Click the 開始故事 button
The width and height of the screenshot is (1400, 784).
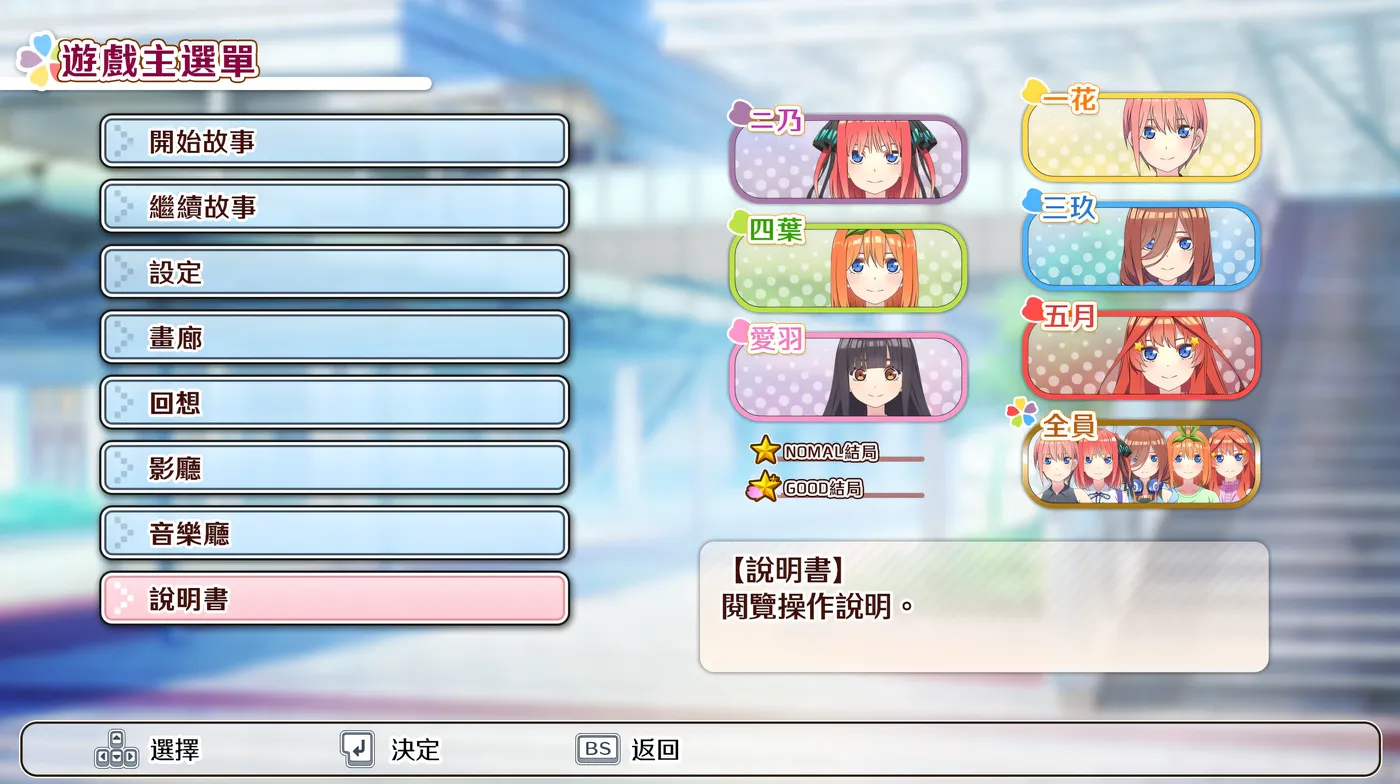(x=333, y=142)
